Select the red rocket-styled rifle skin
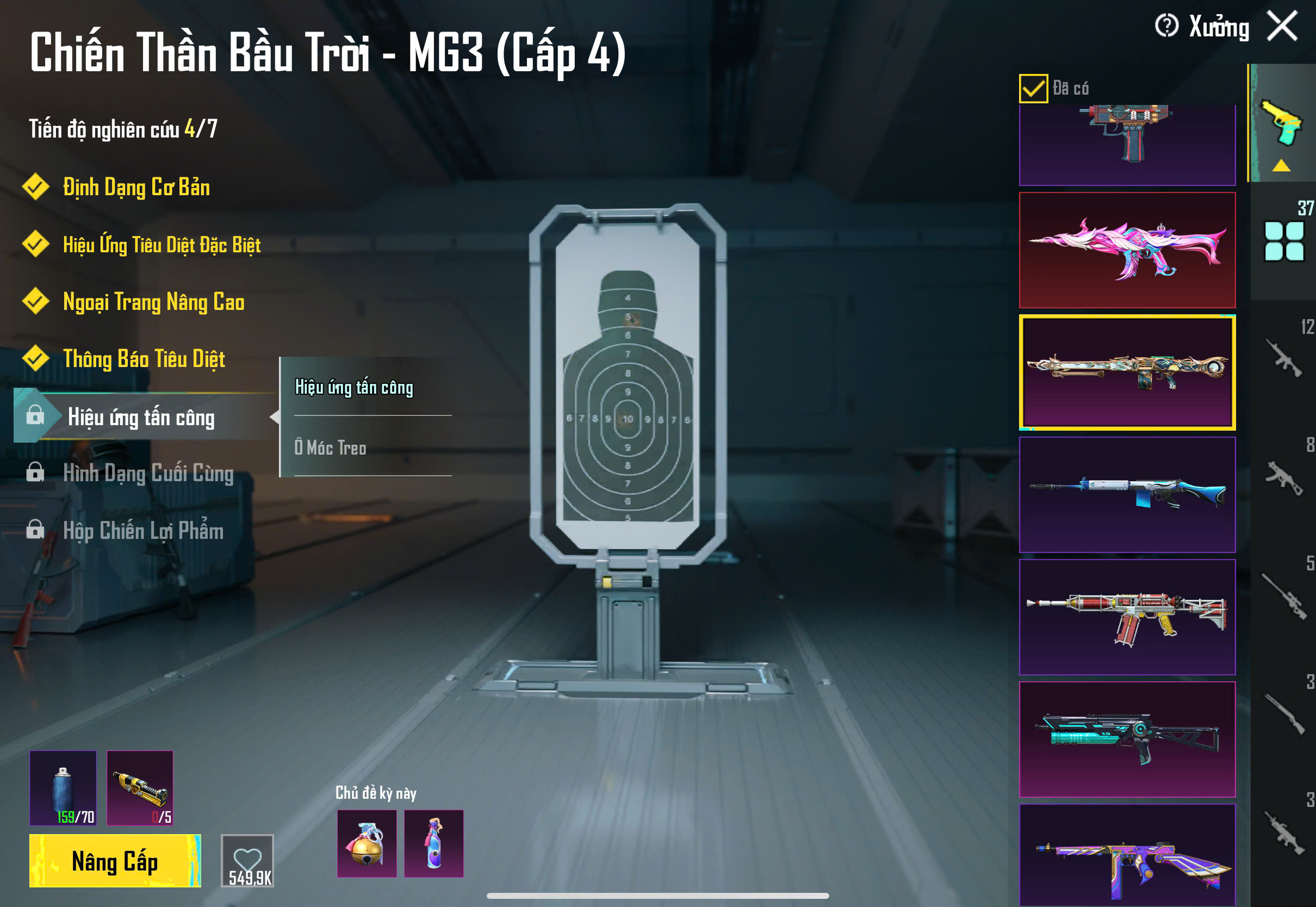This screenshot has height=907, width=1316. (x=1127, y=617)
